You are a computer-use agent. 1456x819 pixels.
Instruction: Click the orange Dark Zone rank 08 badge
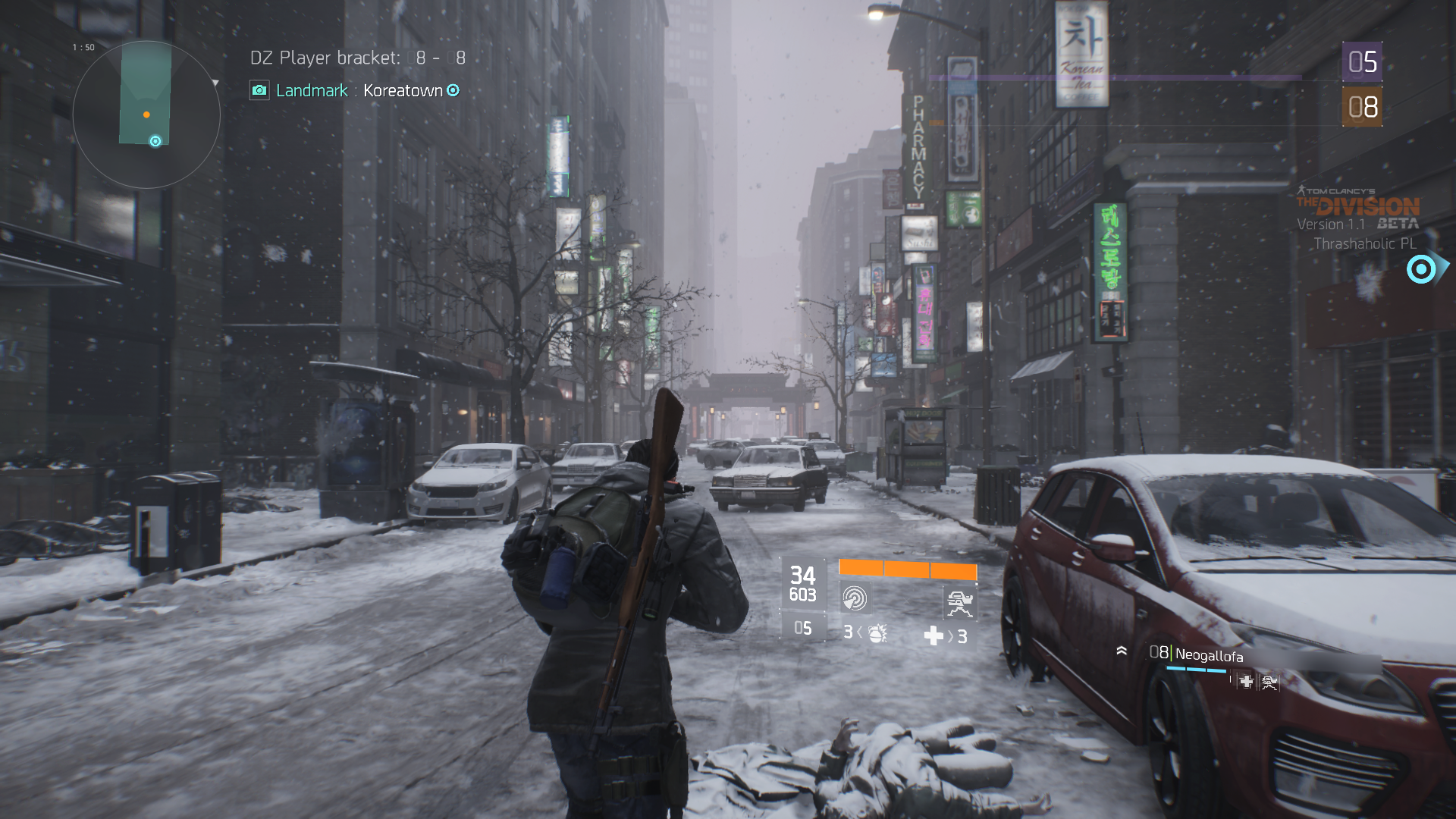click(1362, 107)
